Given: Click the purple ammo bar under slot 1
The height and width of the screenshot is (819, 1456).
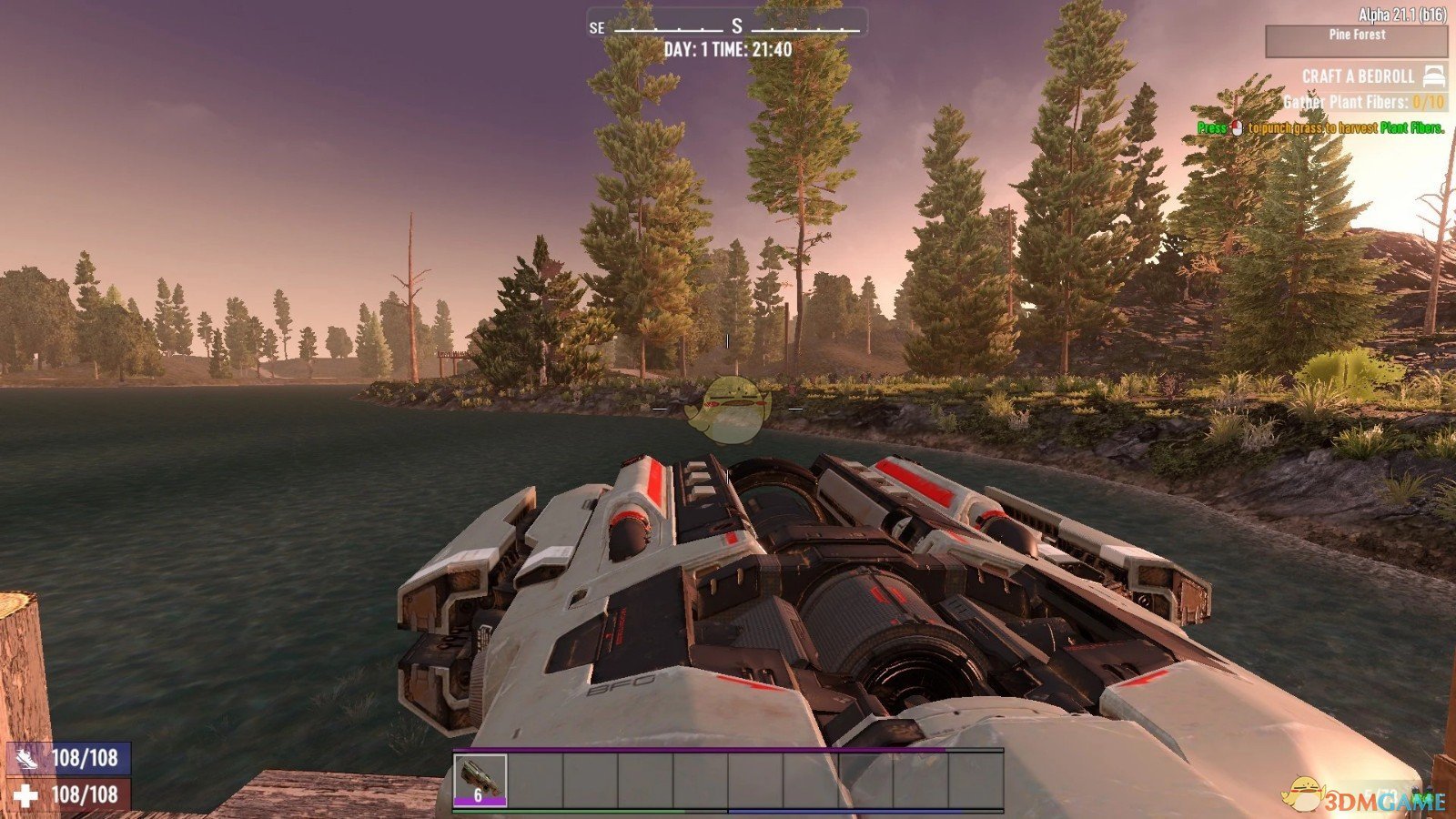Looking at the screenshot, I should [480, 801].
